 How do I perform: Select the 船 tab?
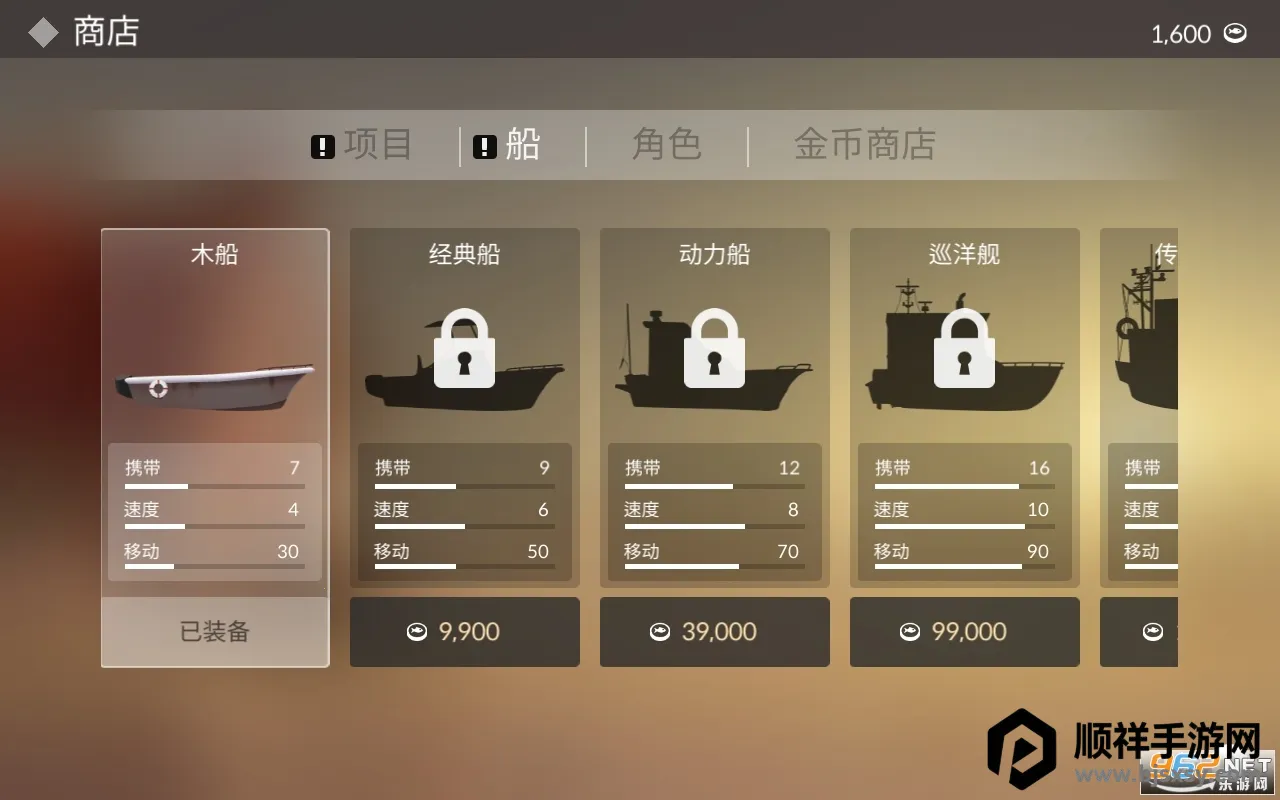point(507,145)
